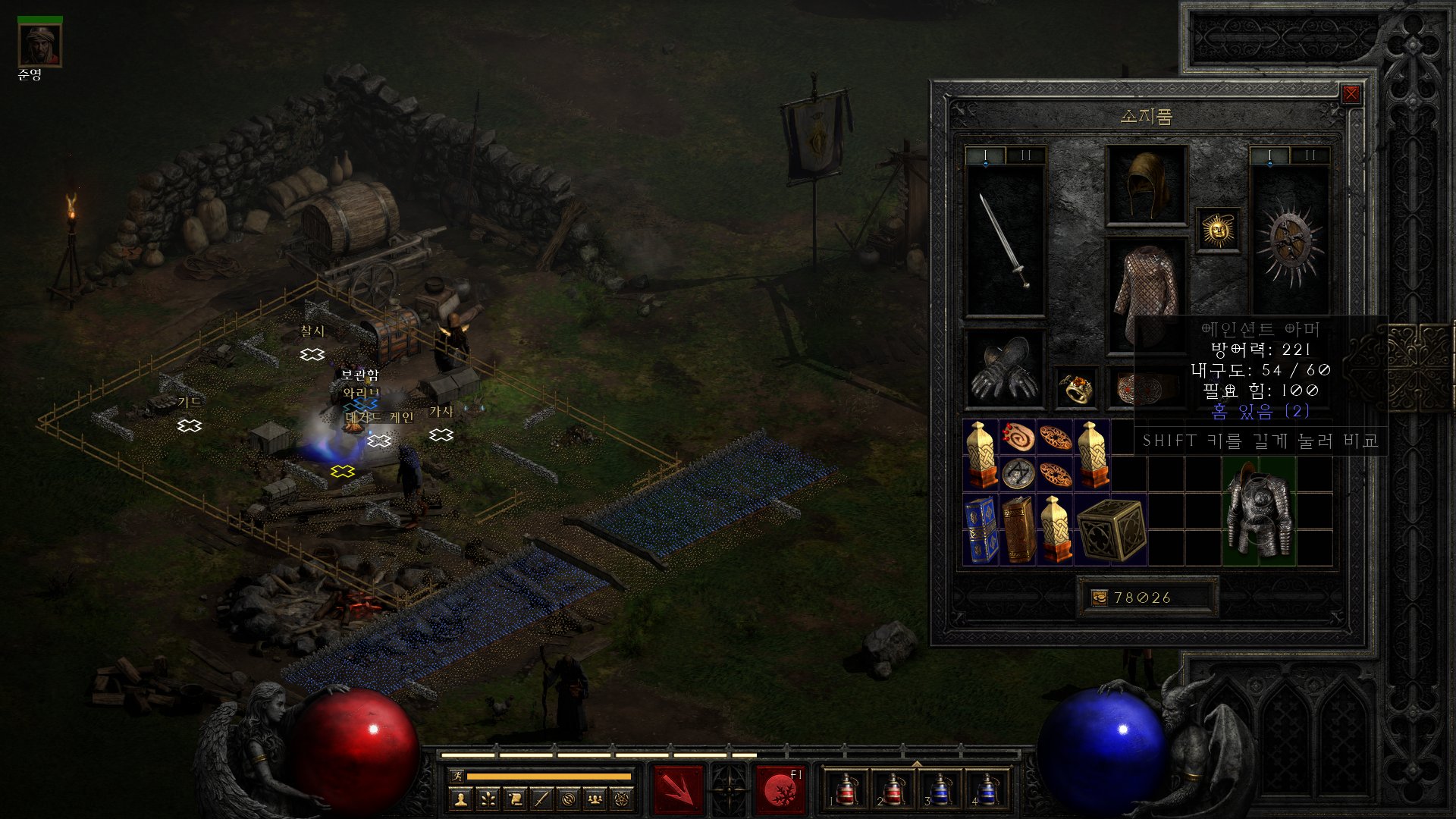Select the equipped gauntlets slot

[1004, 369]
